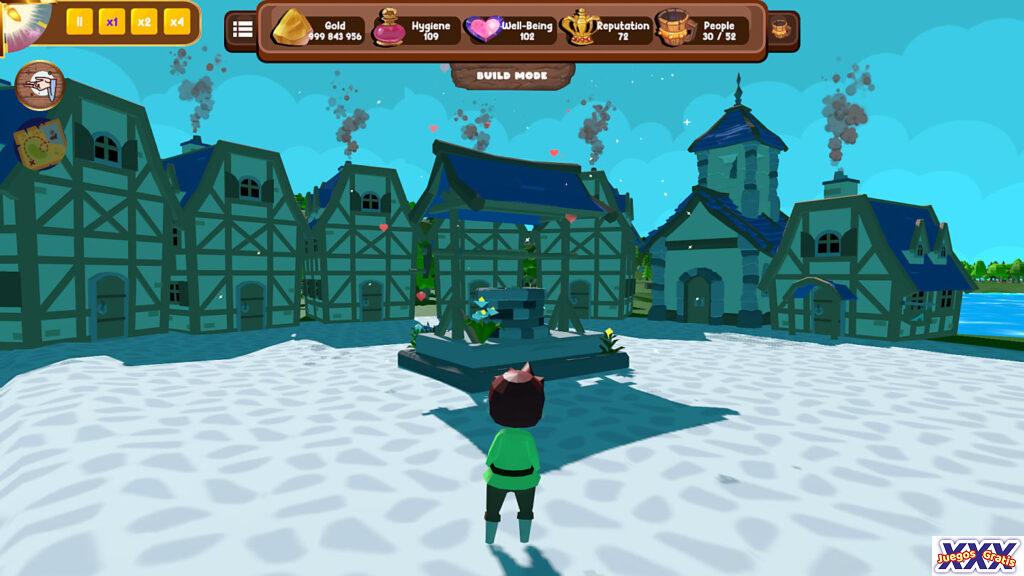Select the People count panel
The width and height of the screenshot is (1024, 576).
click(x=703, y=30)
